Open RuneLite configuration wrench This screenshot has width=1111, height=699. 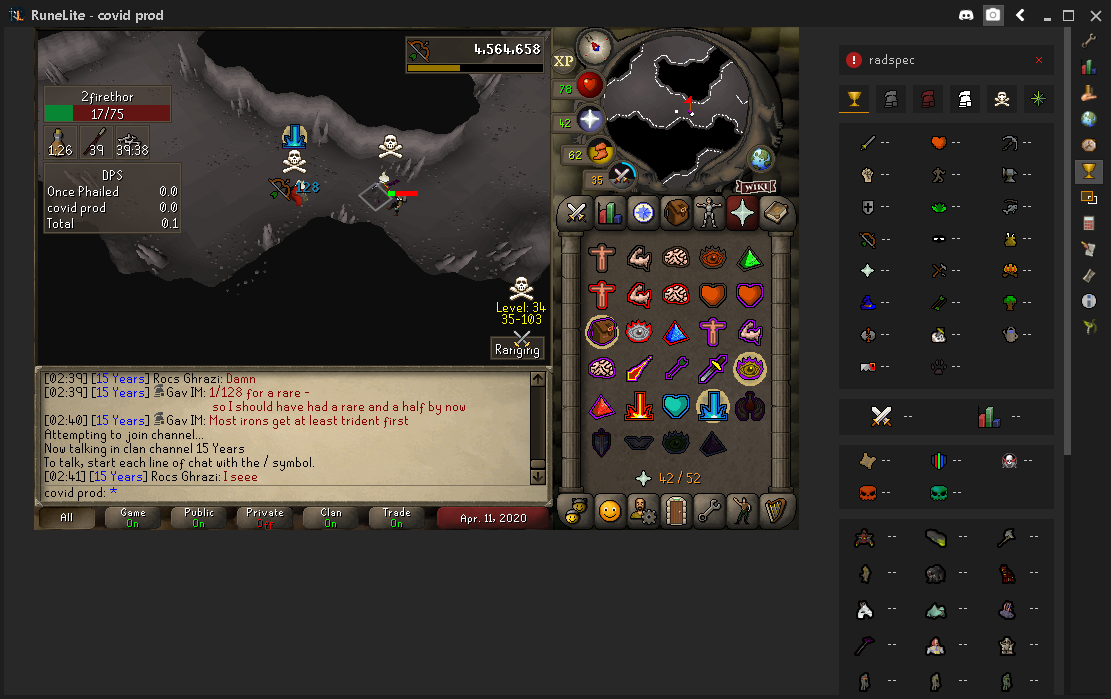click(1089, 40)
